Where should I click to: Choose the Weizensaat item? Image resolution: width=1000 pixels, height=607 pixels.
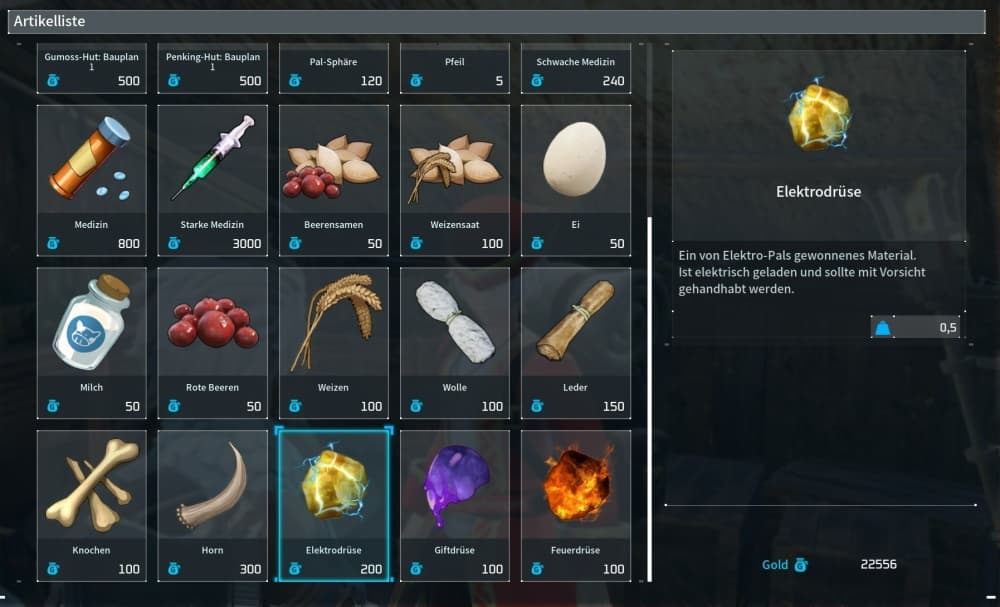coord(455,177)
